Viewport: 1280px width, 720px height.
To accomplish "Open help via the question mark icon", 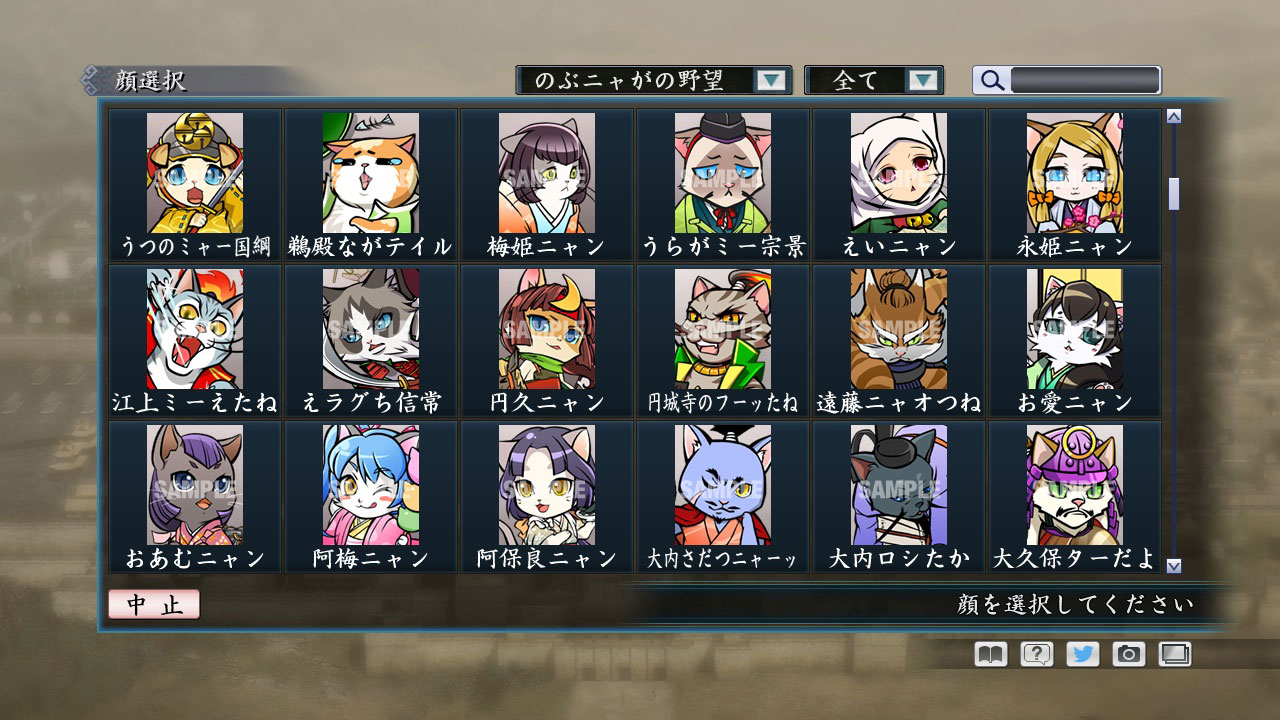I will tap(1037, 654).
